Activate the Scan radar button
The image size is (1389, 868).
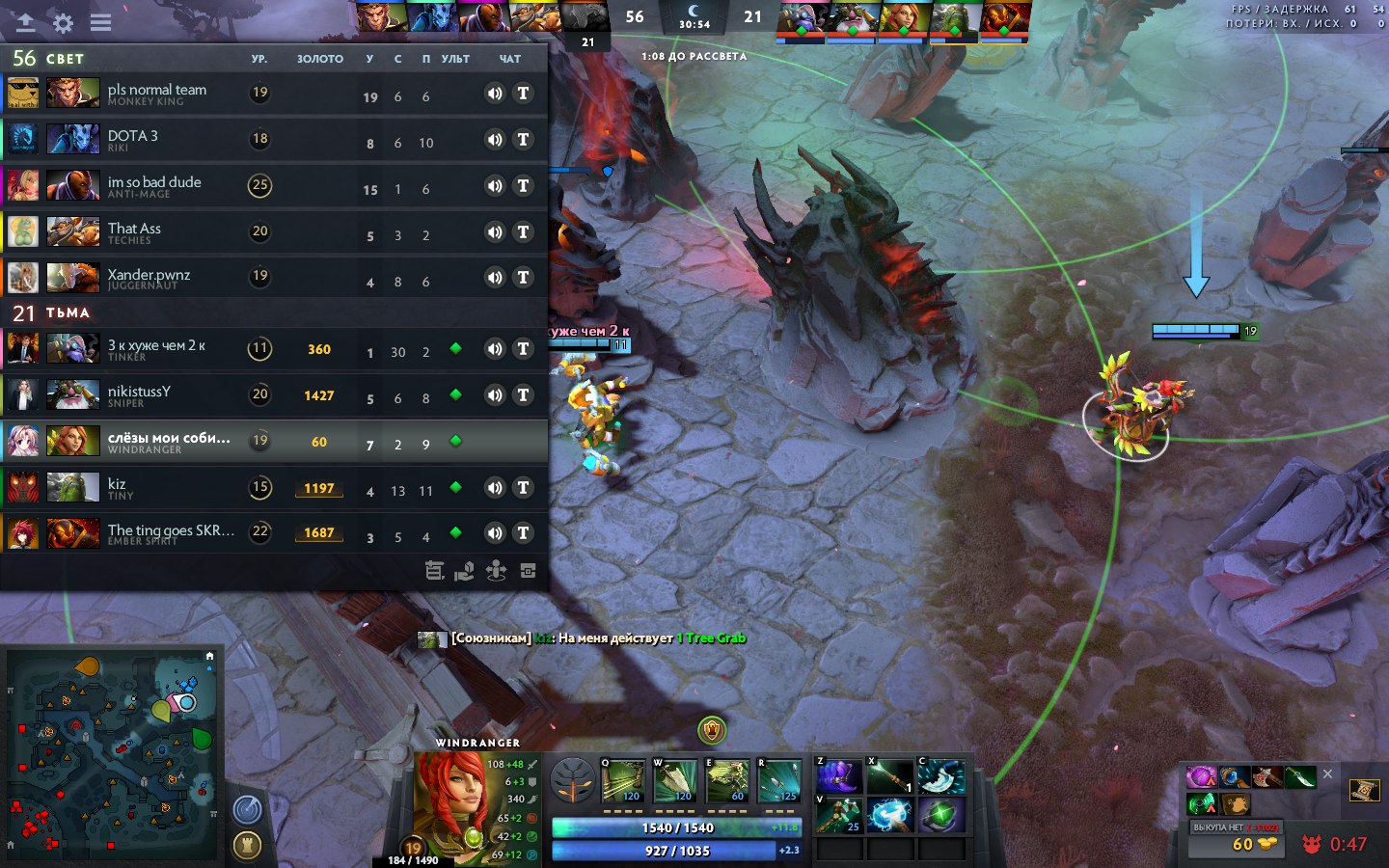click(248, 808)
